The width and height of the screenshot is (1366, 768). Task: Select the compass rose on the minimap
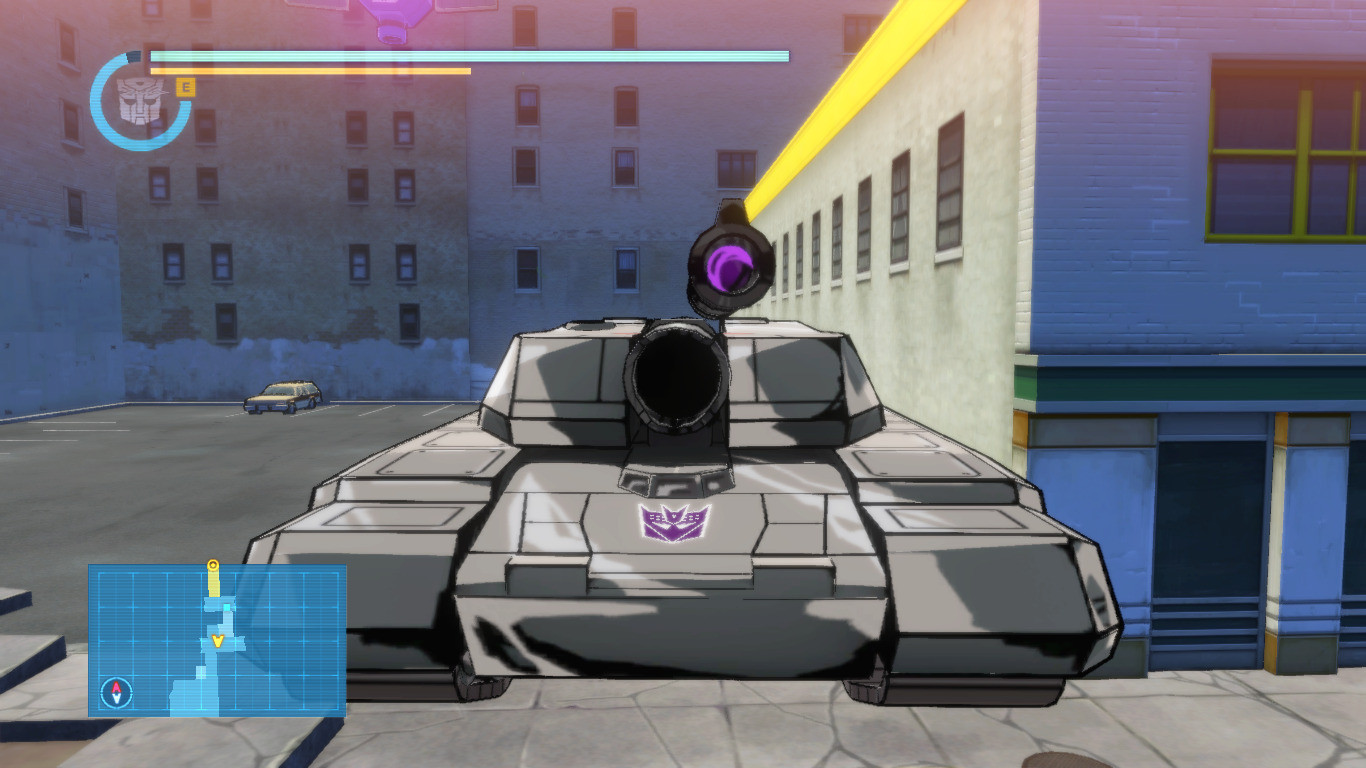click(116, 690)
